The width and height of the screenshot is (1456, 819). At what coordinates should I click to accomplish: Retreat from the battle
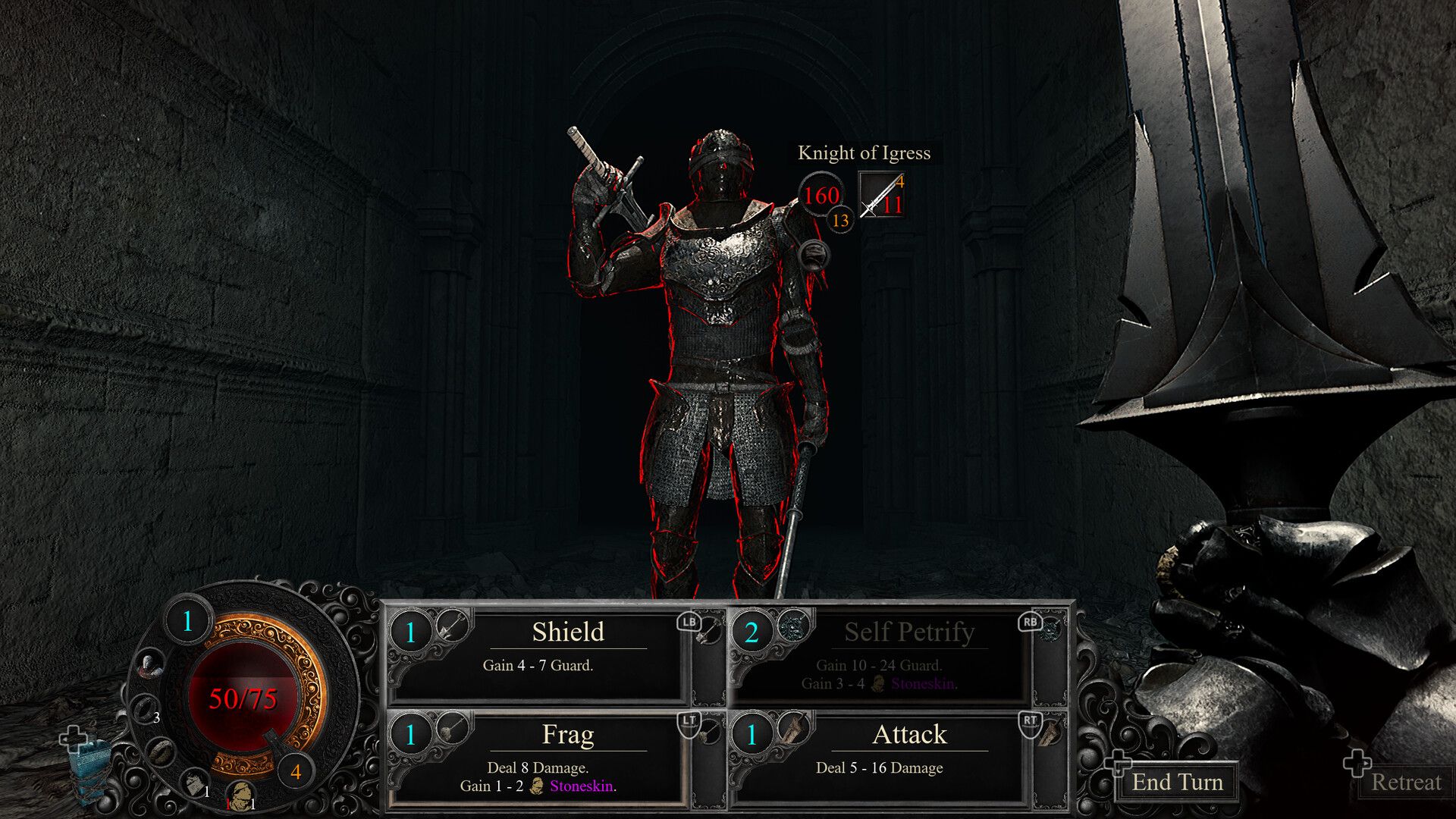1405,782
